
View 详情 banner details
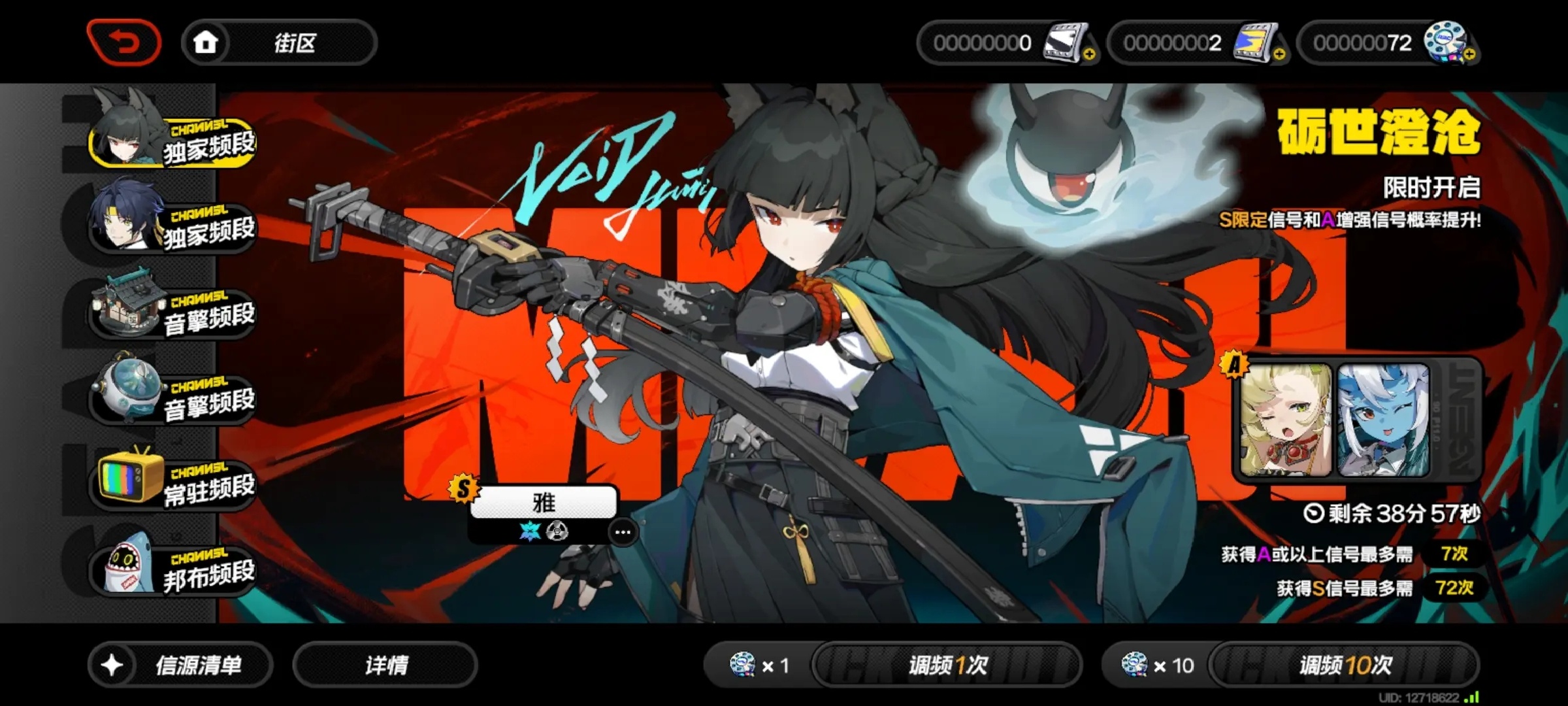click(385, 665)
